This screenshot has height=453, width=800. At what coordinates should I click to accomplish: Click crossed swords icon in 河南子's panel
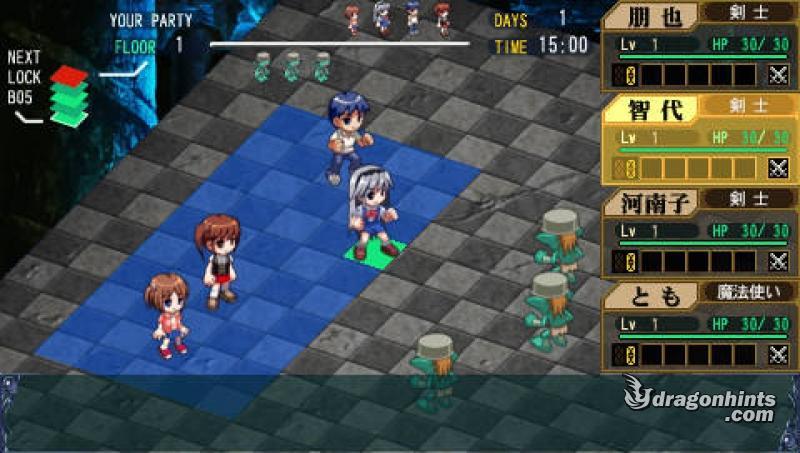(777, 262)
